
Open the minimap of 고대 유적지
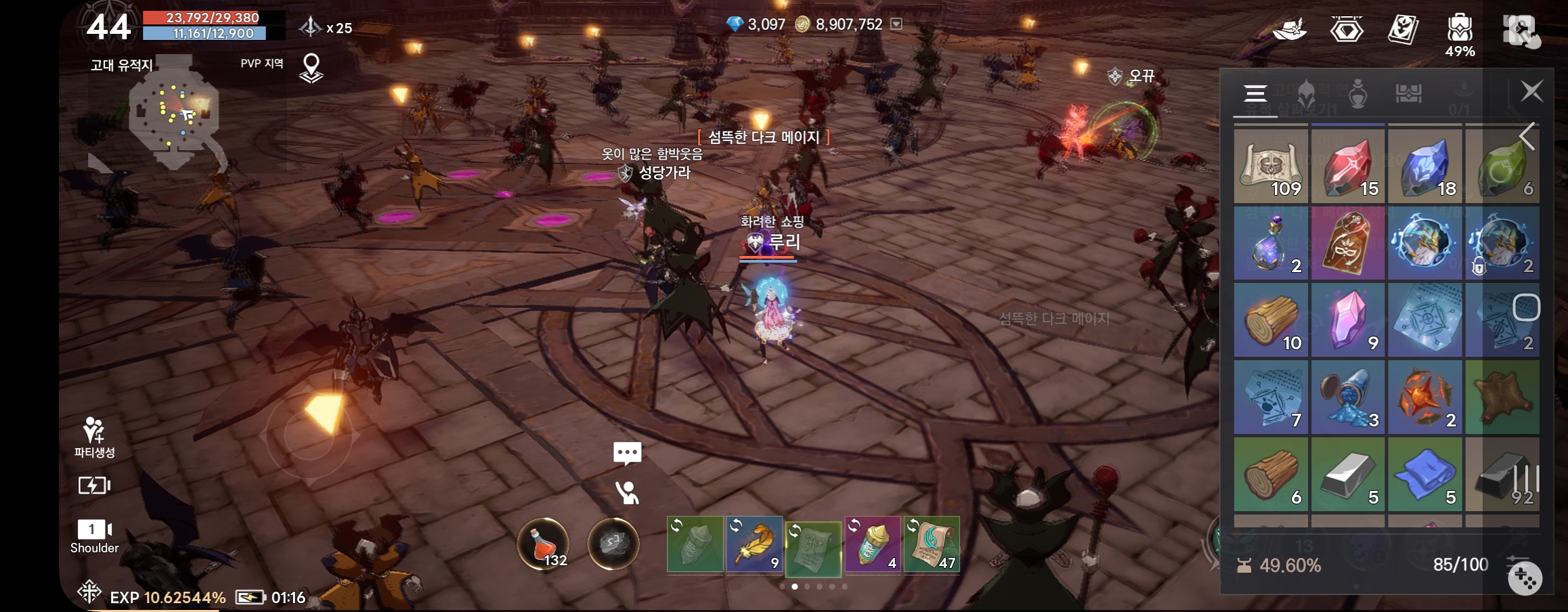(x=174, y=112)
